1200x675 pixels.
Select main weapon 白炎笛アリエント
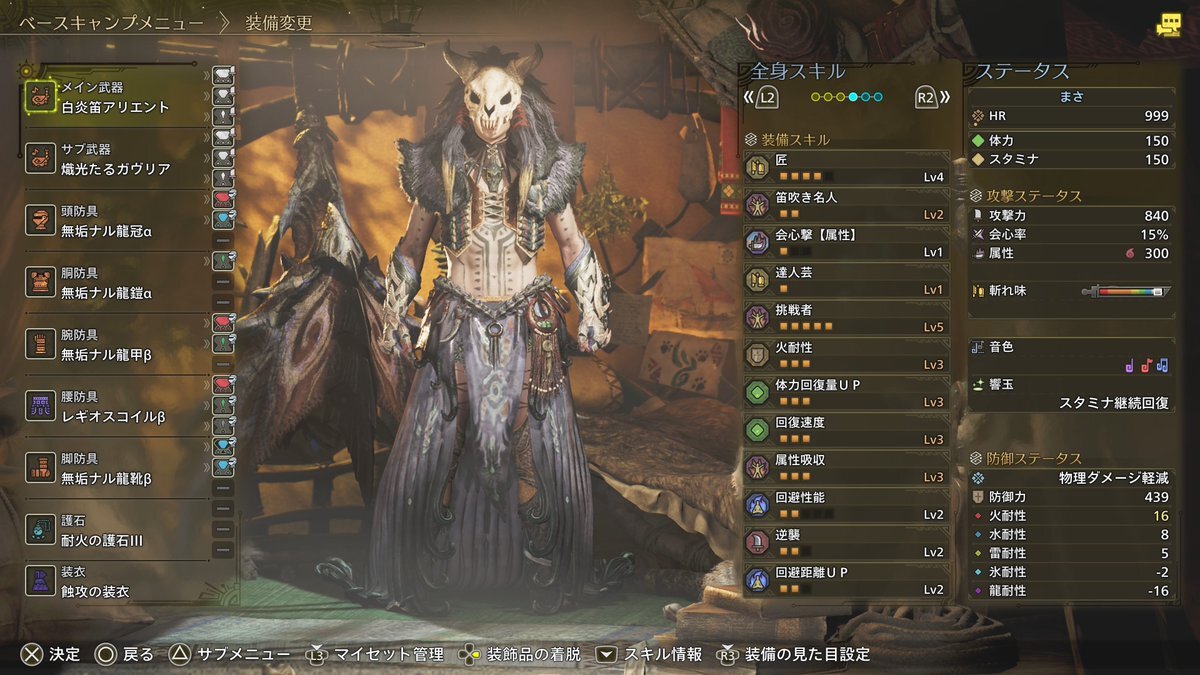pos(115,98)
